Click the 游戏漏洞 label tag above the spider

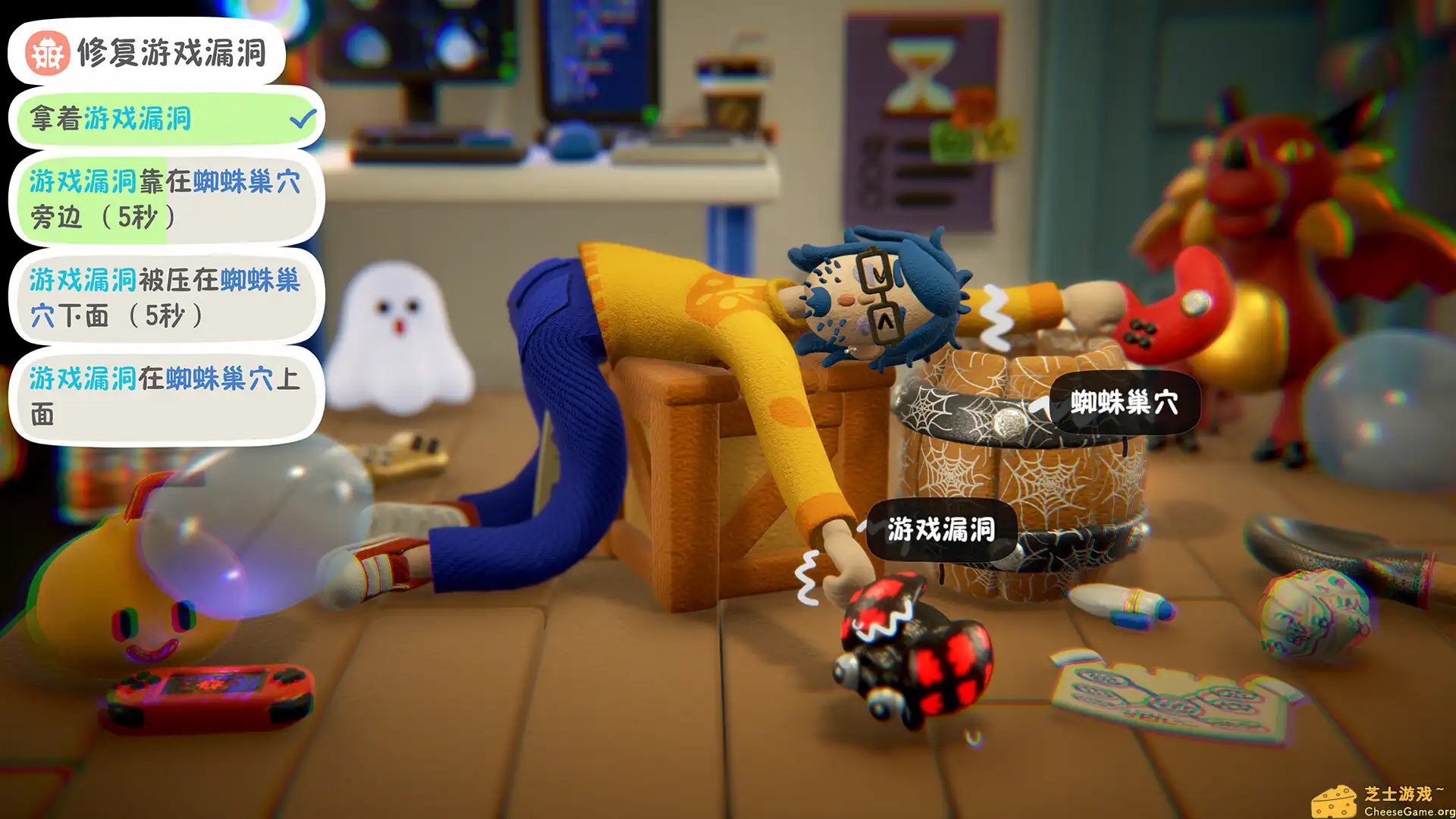pyautogui.click(x=940, y=531)
